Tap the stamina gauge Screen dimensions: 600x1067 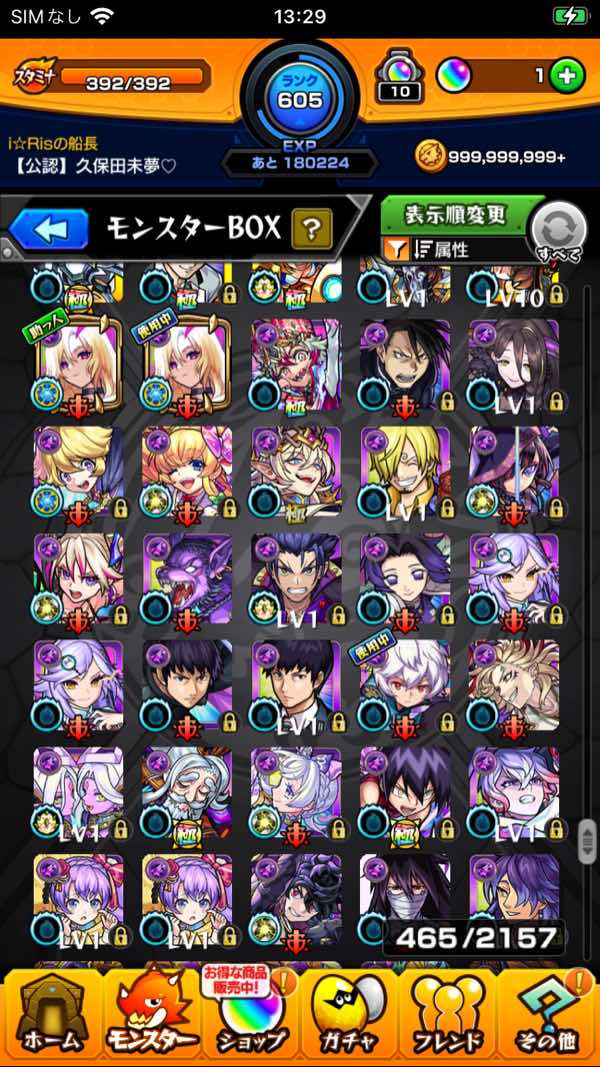coord(135,76)
